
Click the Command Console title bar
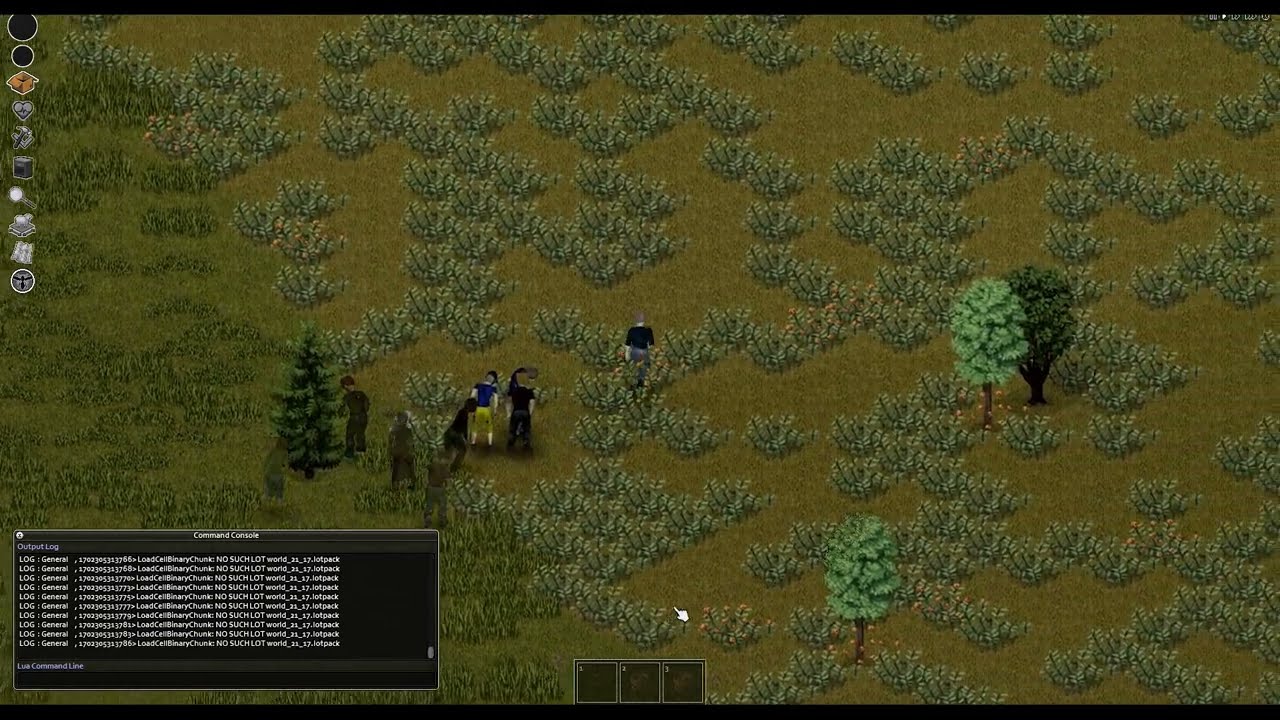coord(226,535)
